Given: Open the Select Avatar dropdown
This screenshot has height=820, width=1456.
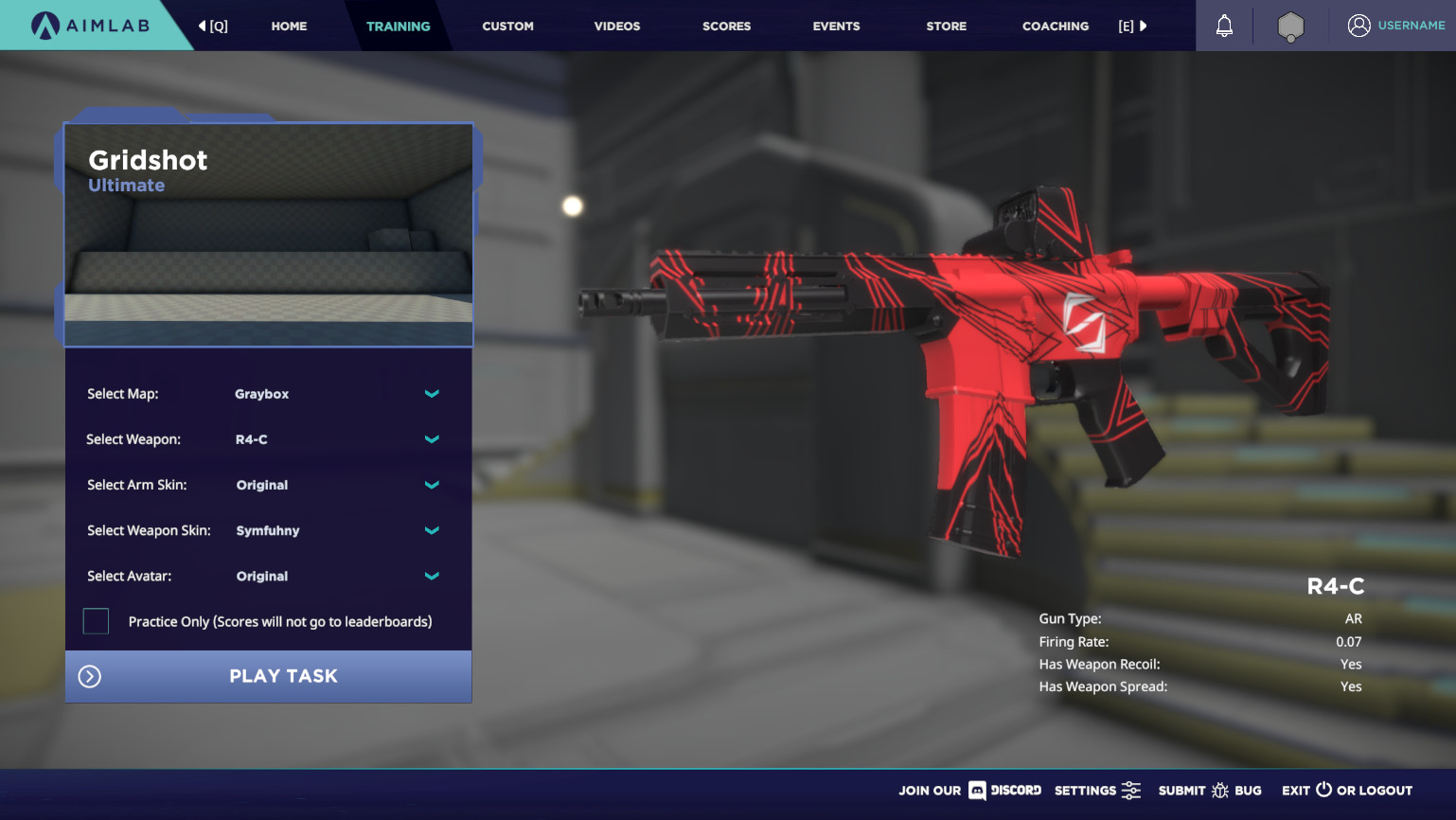Looking at the screenshot, I should (x=432, y=576).
